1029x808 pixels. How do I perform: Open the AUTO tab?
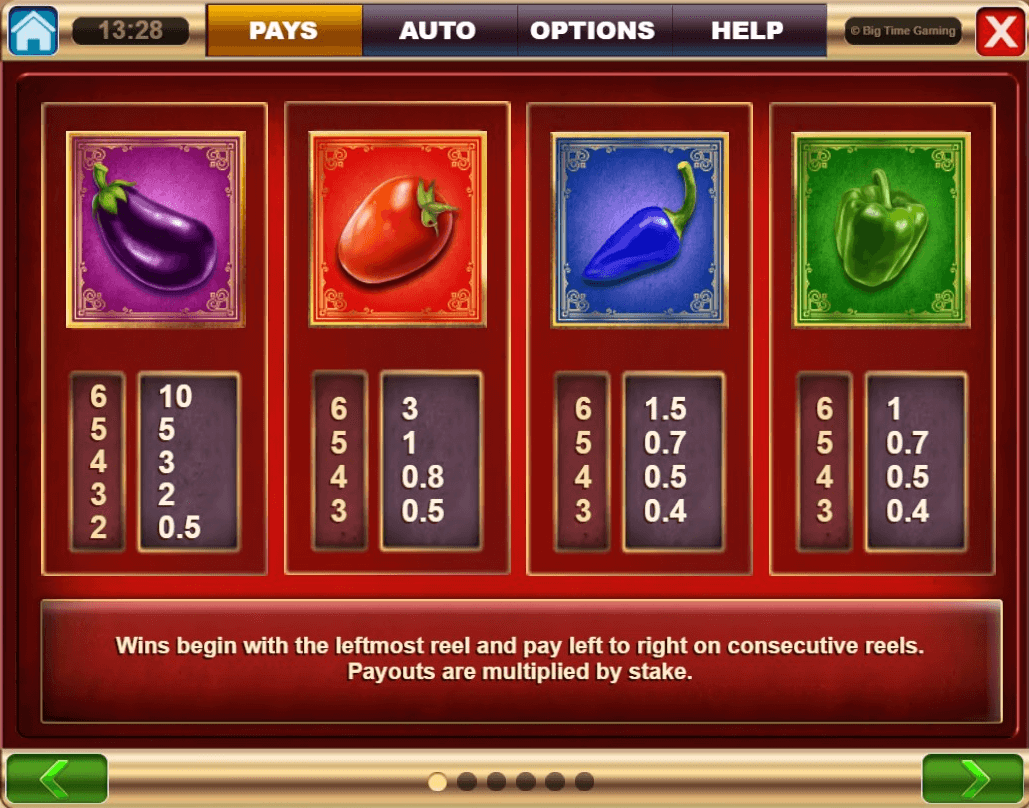tap(438, 31)
